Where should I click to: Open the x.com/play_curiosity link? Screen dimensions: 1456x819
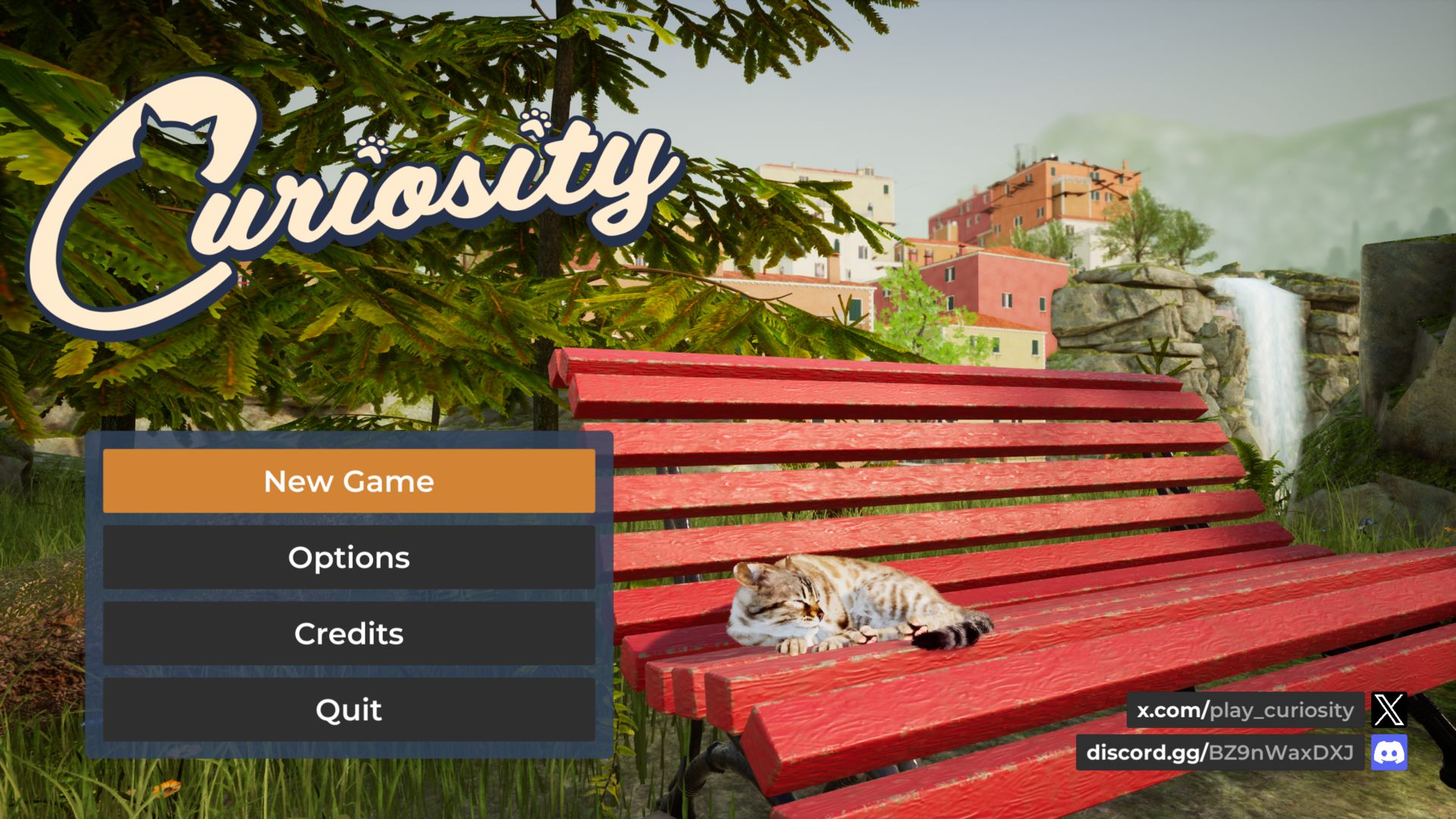pos(1244,710)
